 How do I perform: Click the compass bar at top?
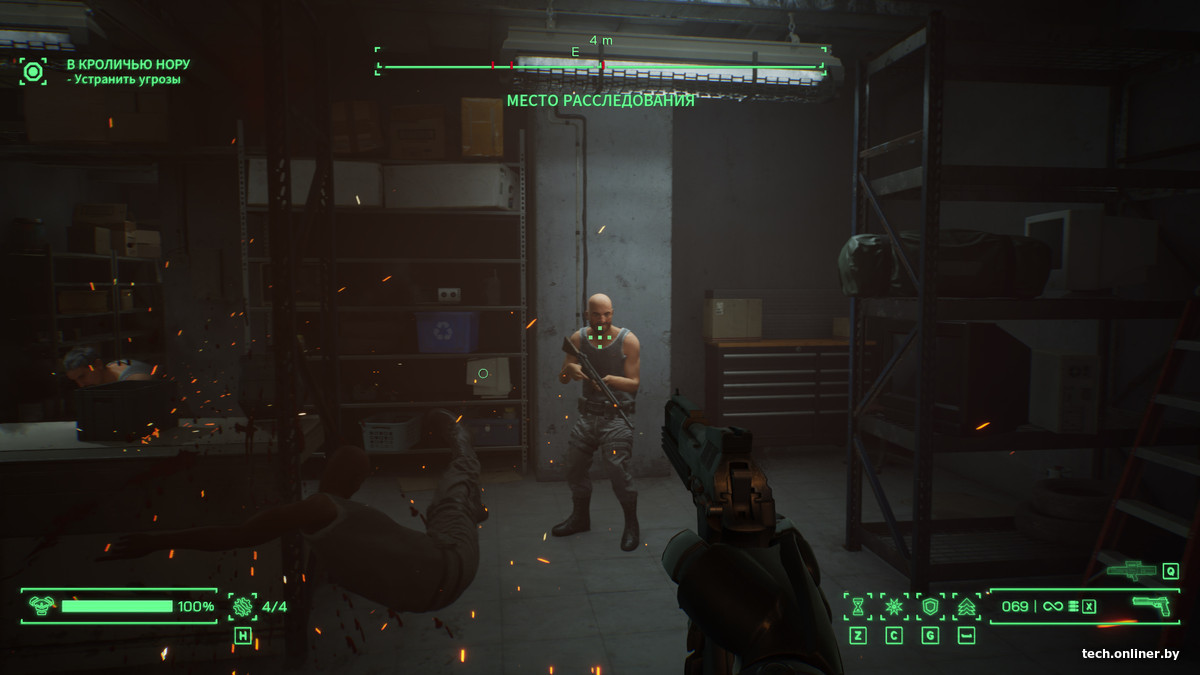pyautogui.click(x=600, y=66)
